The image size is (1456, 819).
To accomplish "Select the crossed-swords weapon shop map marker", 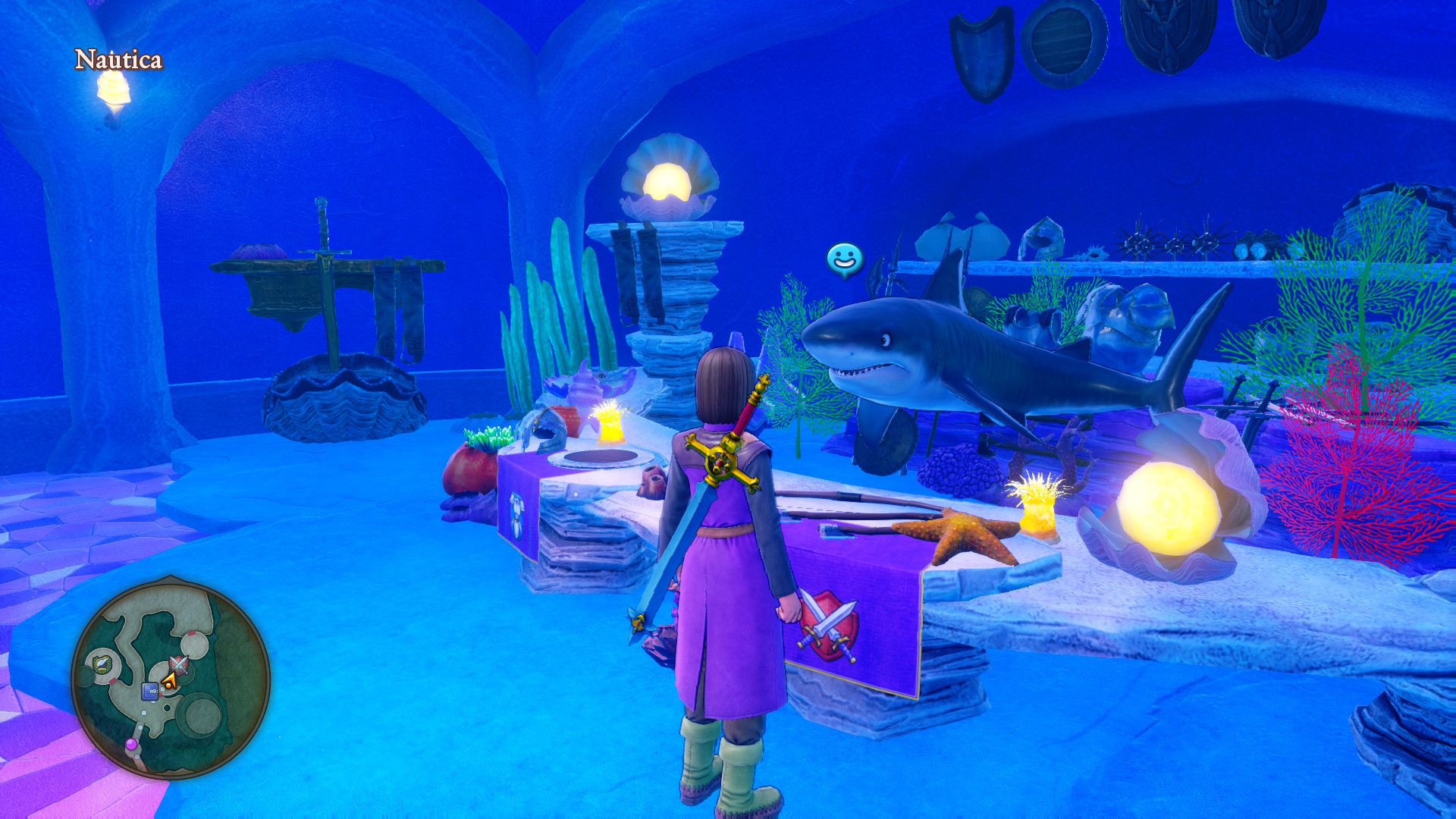I will pos(179,665).
